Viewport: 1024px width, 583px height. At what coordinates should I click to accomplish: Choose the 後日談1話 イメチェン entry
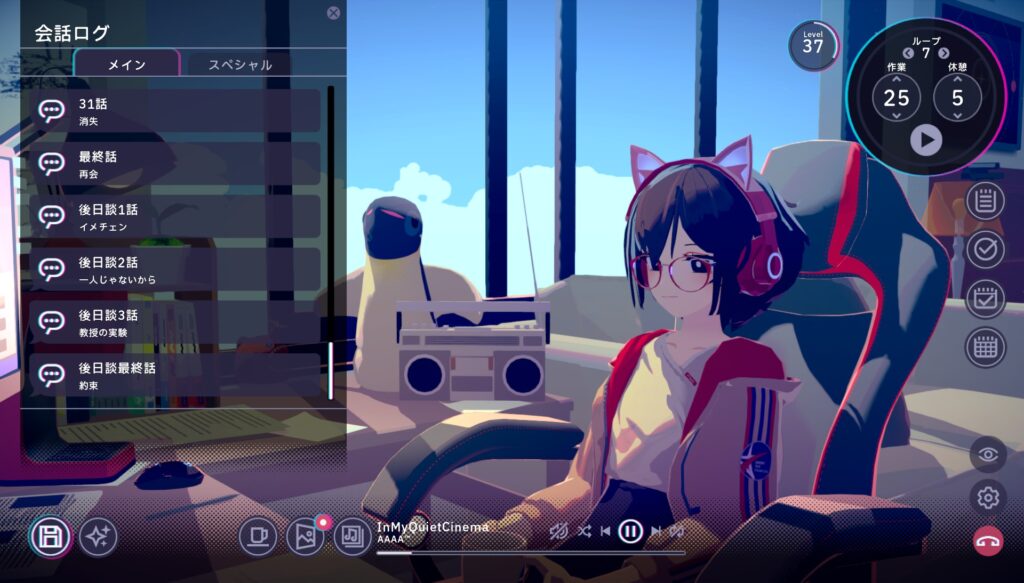175,217
